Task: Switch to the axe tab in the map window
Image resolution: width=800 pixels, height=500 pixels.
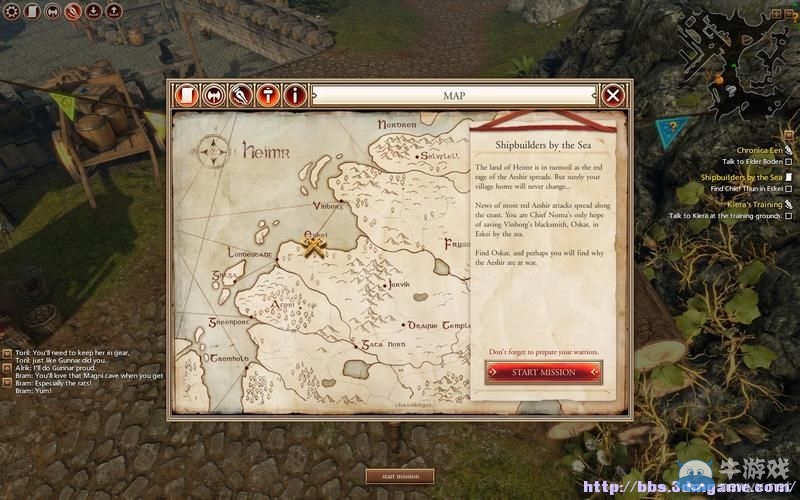Action: [x=214, y=95]
